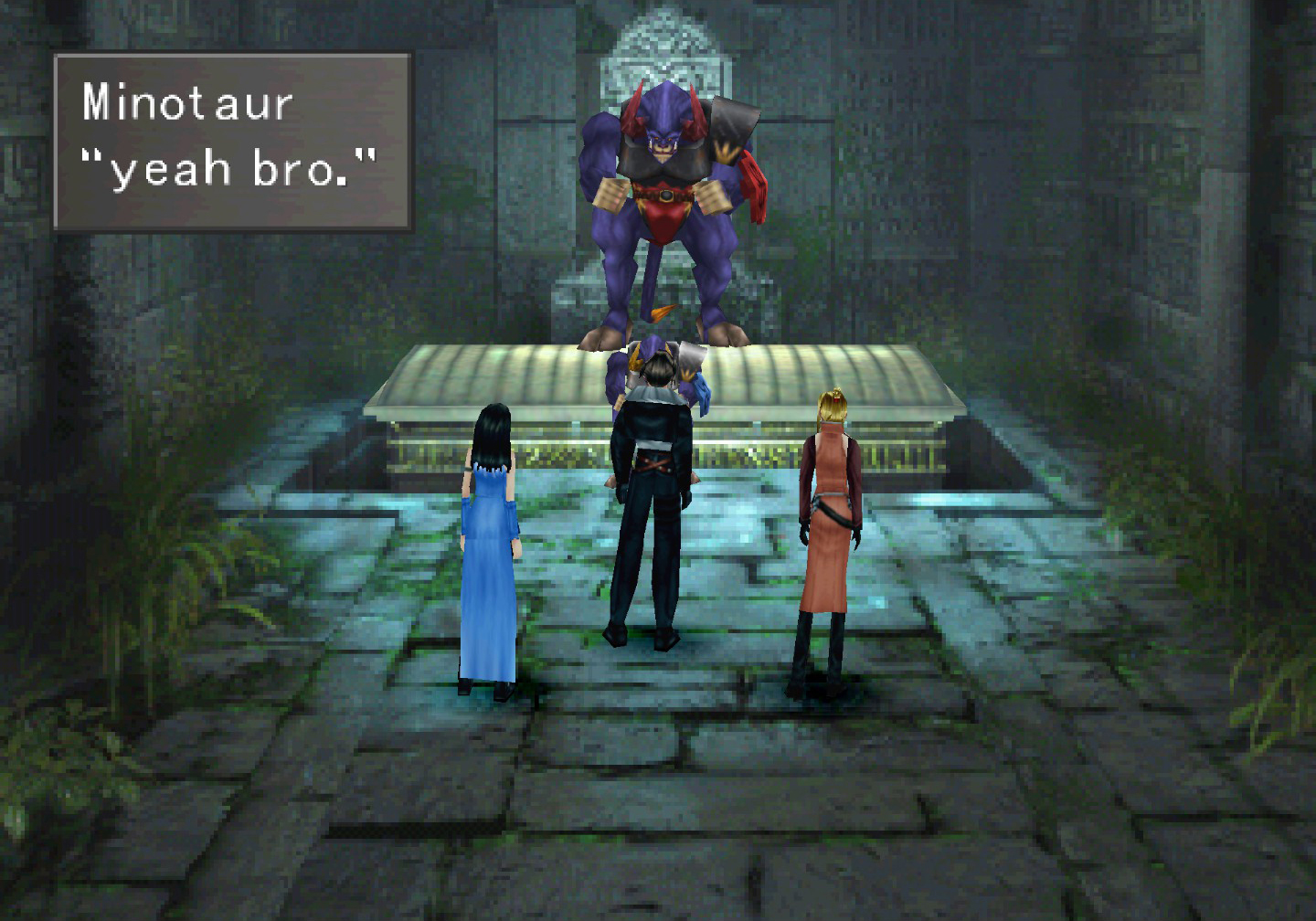Advance the Minotaur dialogue box
Viewport: 1316px width, 921px height.
point(232,142)
